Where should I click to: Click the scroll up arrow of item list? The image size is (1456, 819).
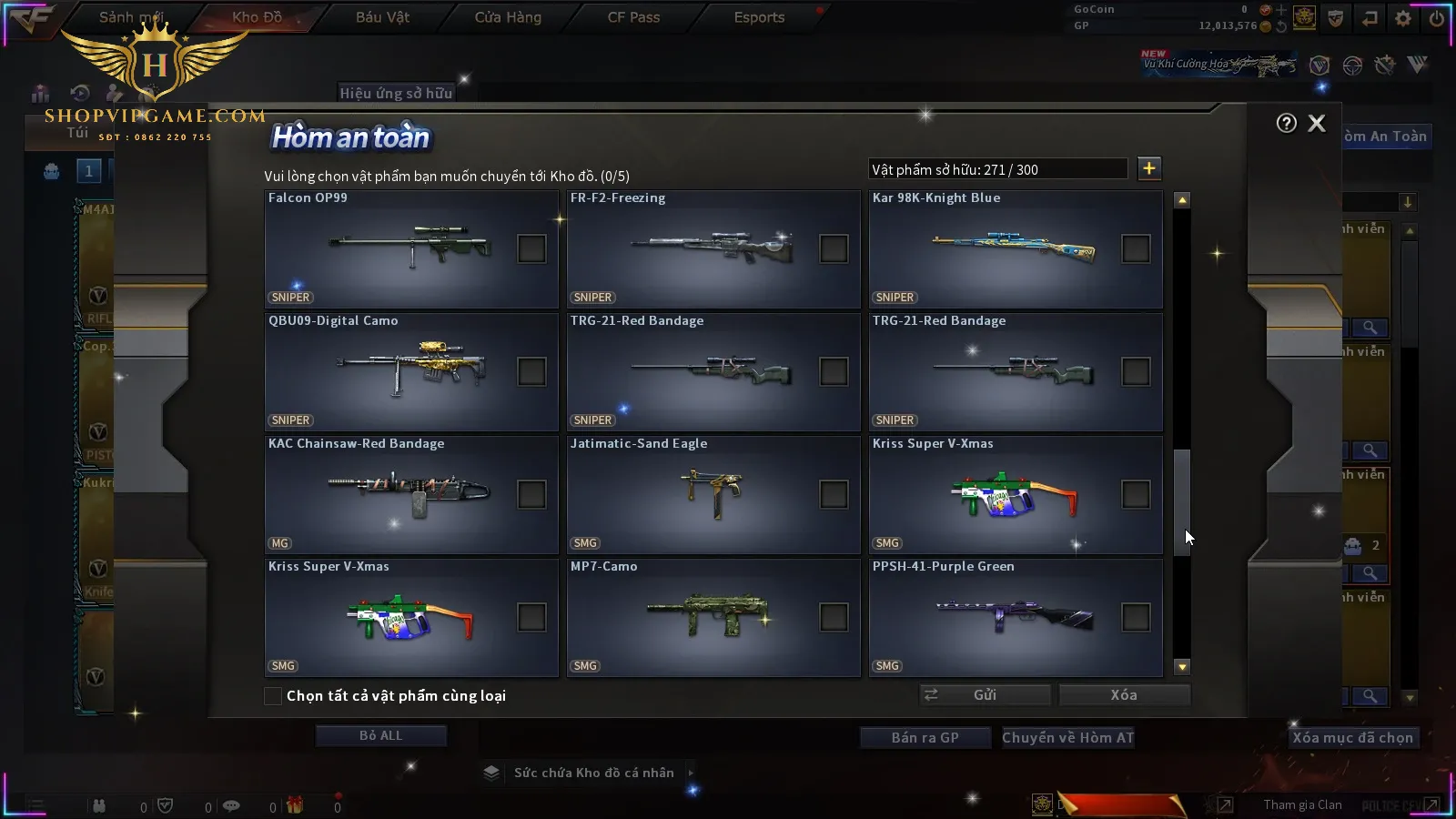point(1182,200)
